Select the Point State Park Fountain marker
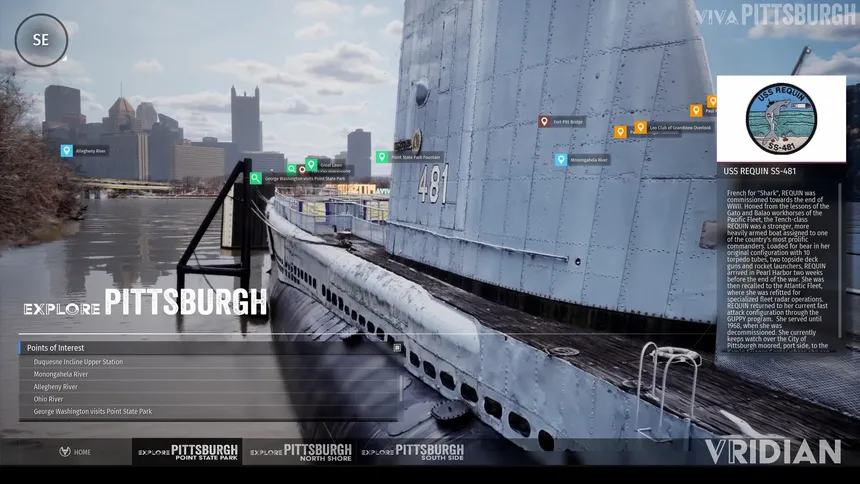 pos(382,157)
